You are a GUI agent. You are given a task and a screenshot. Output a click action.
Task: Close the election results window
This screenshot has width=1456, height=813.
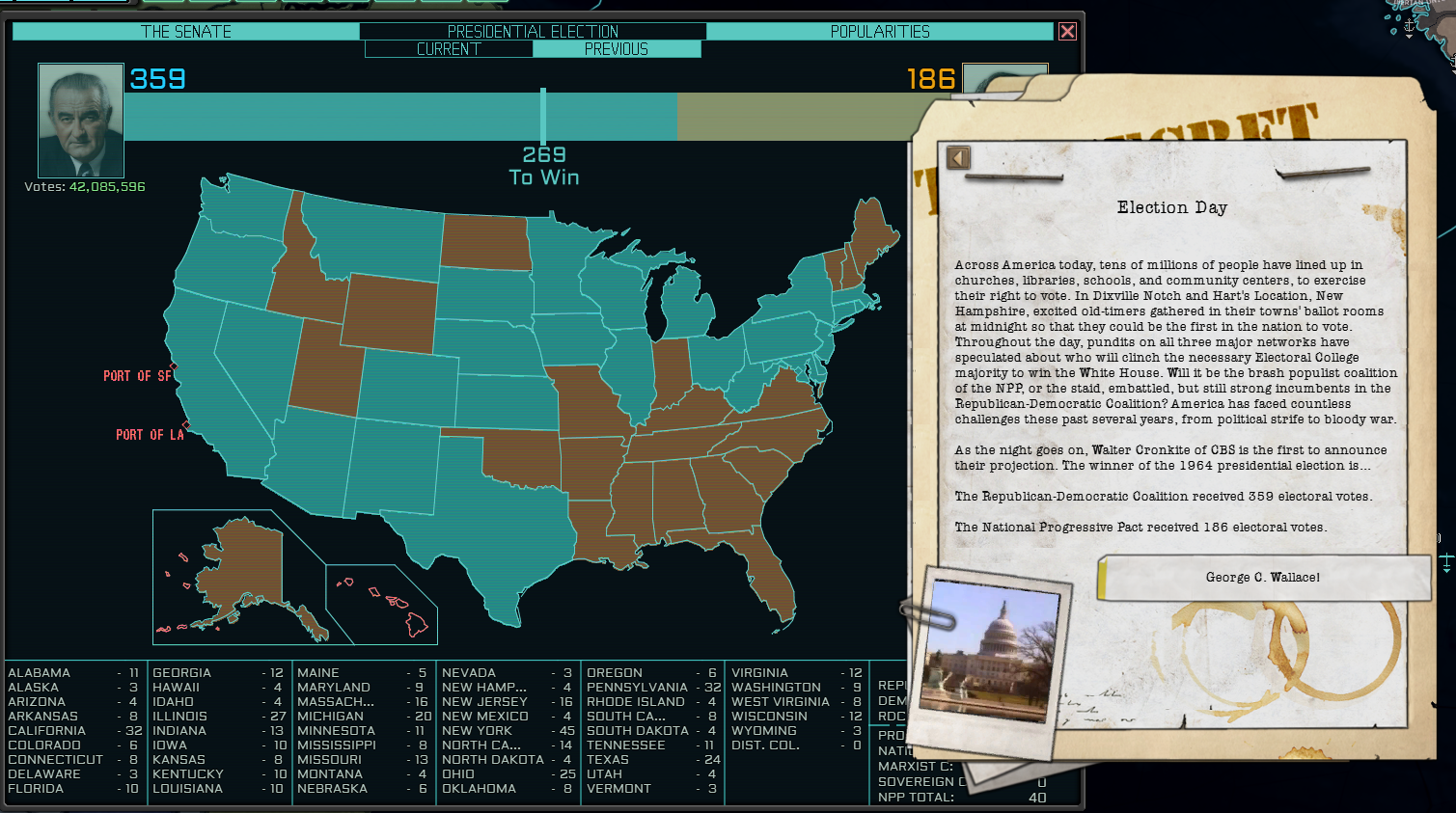click(1068, 31)
